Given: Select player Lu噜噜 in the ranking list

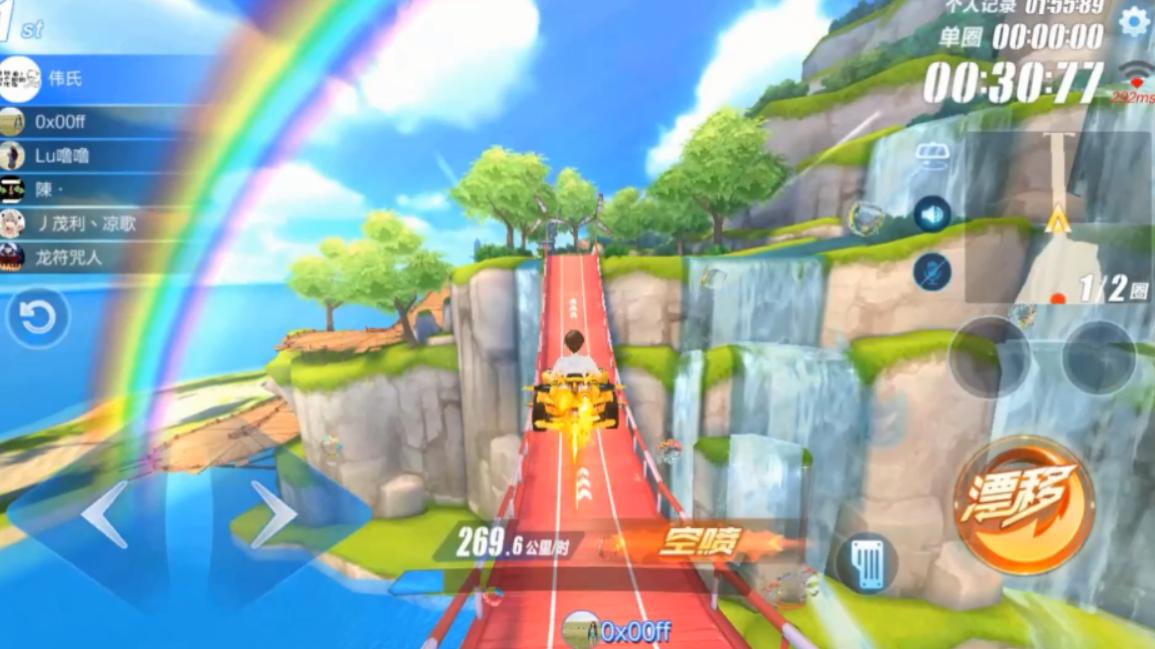Looking at the screenshot, I should point(100,156).
